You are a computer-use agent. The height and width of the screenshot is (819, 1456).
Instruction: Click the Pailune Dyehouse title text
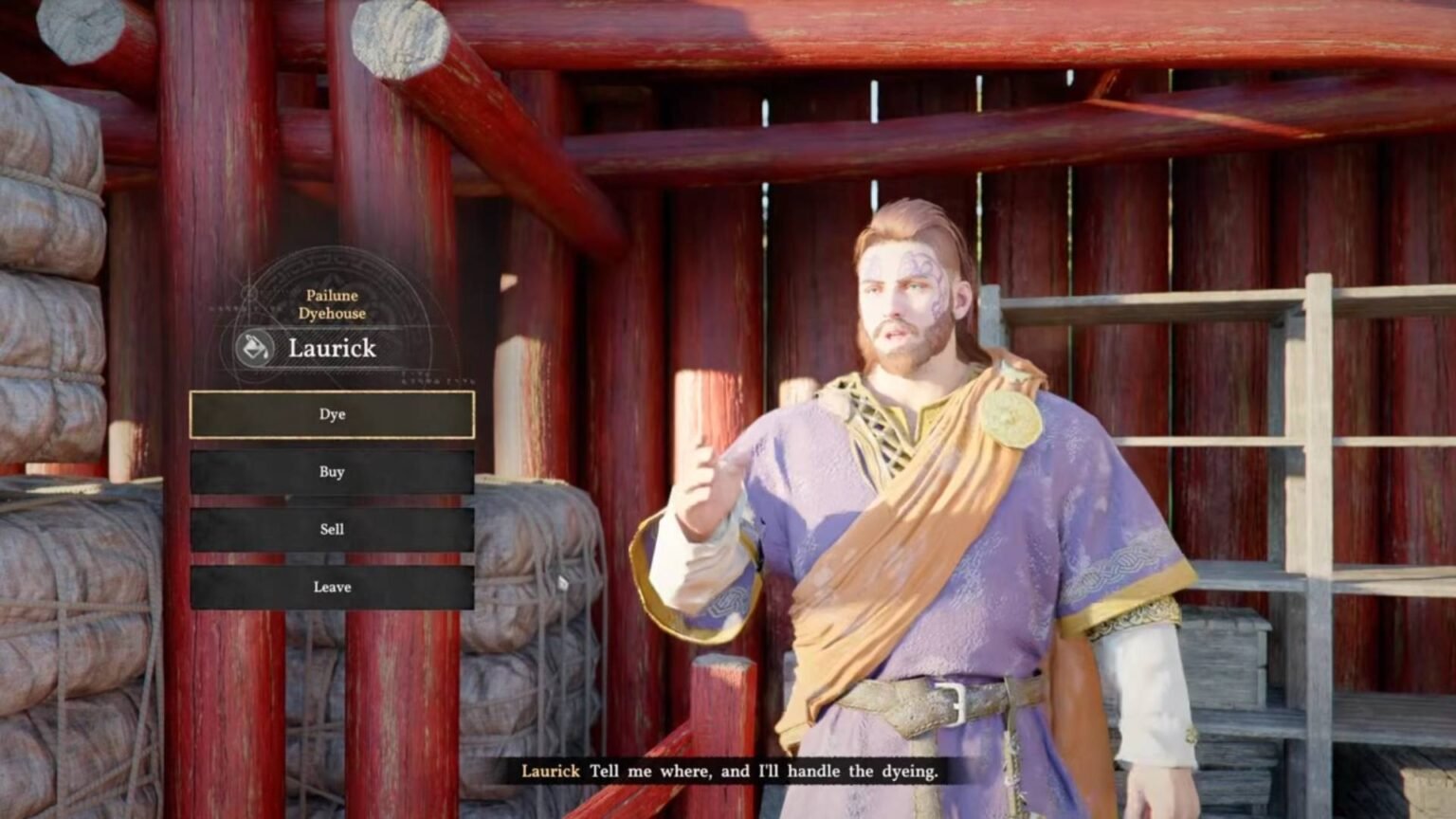pos(332,302)
